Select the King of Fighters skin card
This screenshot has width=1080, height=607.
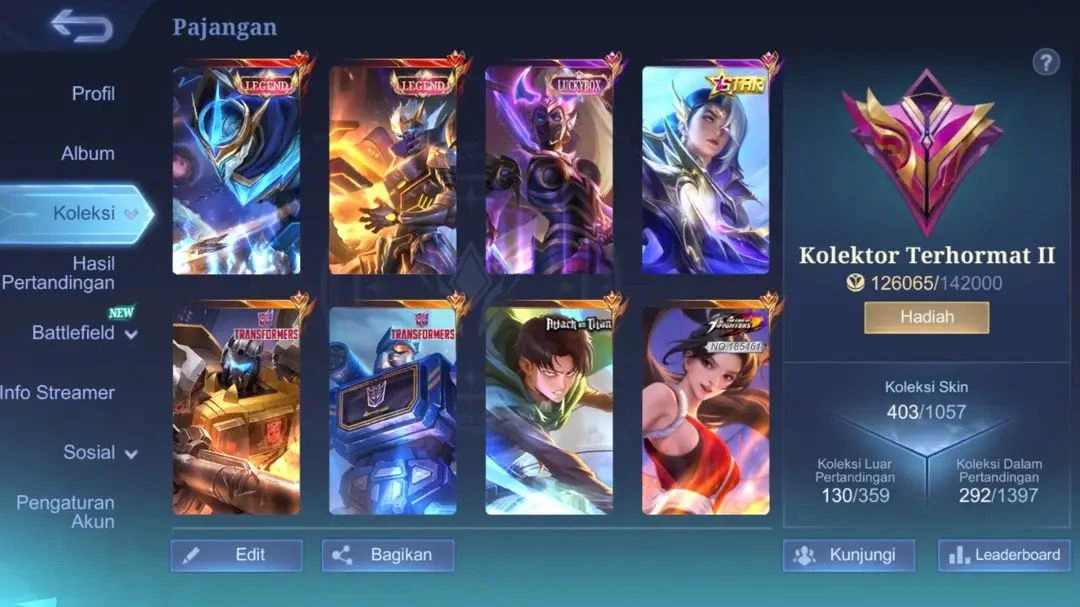click(705, 410)
